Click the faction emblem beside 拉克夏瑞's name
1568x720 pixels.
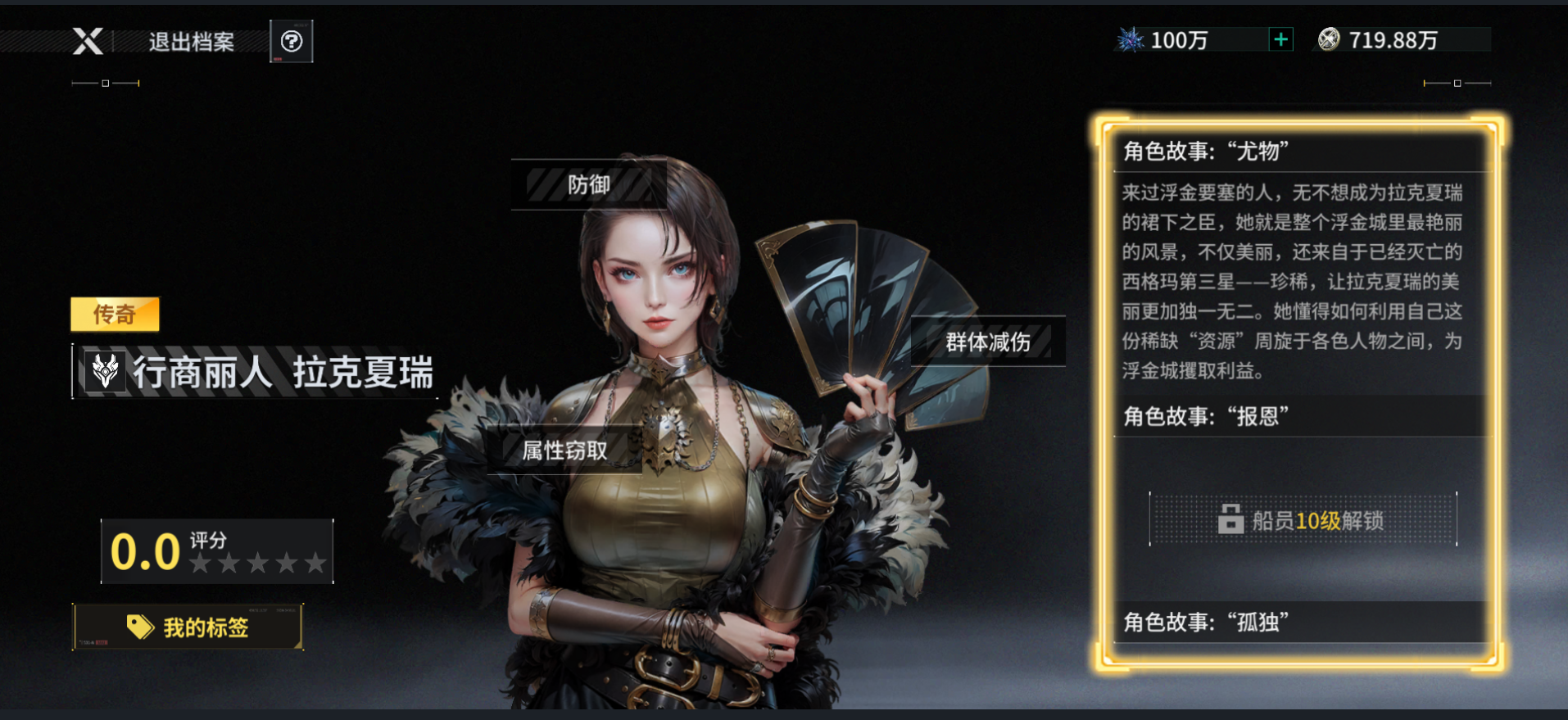(x=104, y=370)
